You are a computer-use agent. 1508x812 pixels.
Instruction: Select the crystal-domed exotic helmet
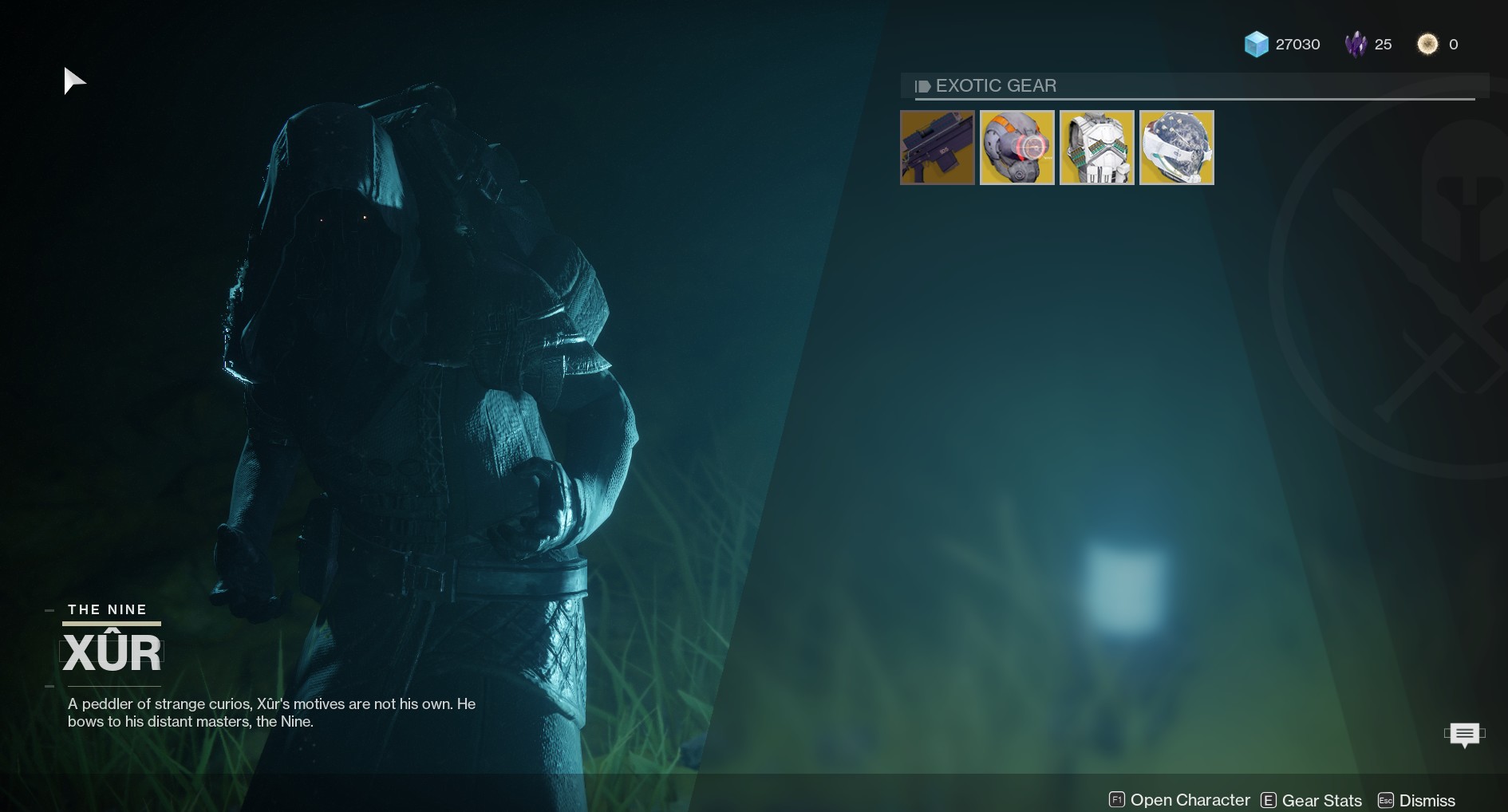(1177, 148)
